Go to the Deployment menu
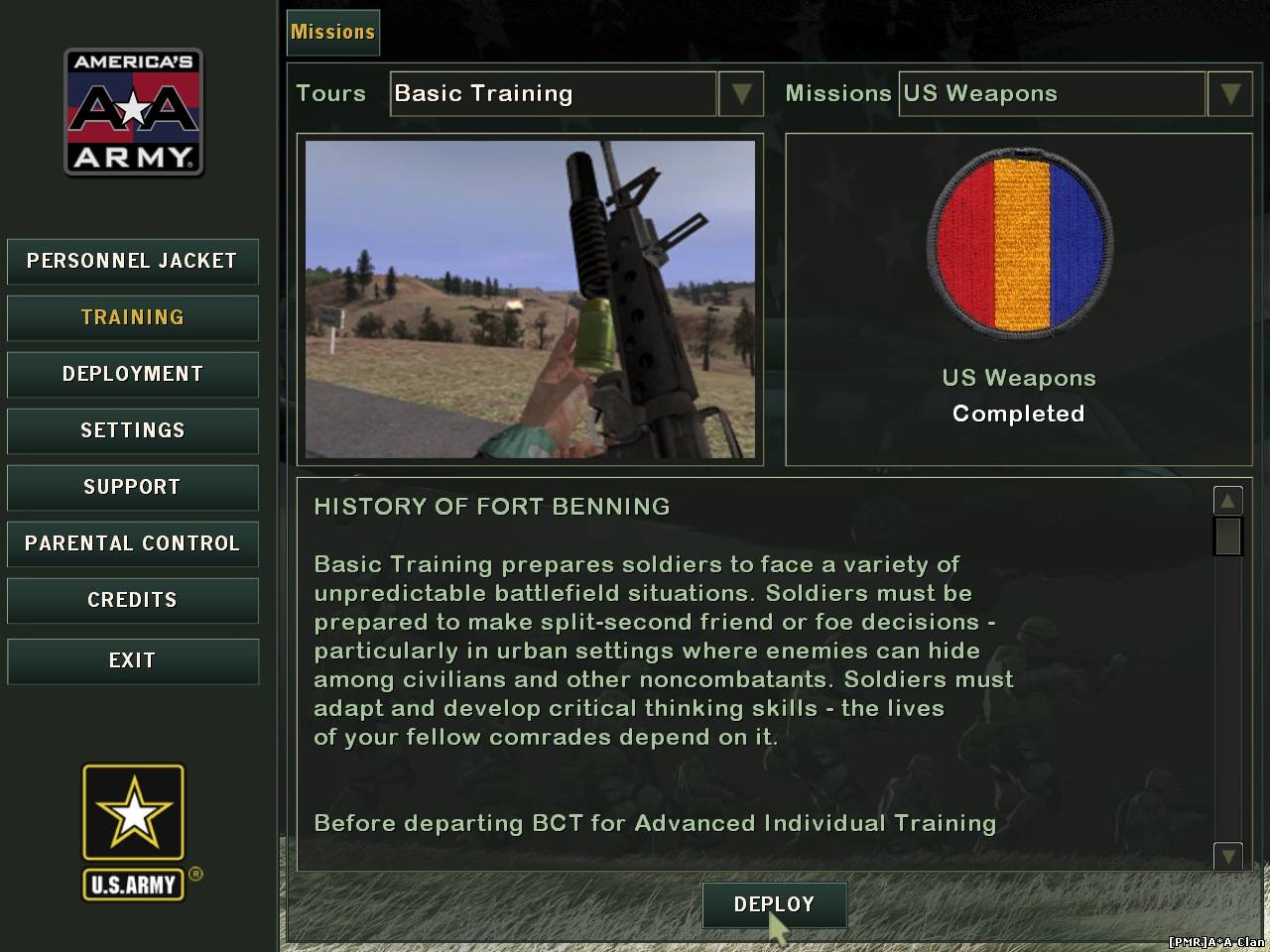Screen dimensions: 1270x952 point(132,375)
